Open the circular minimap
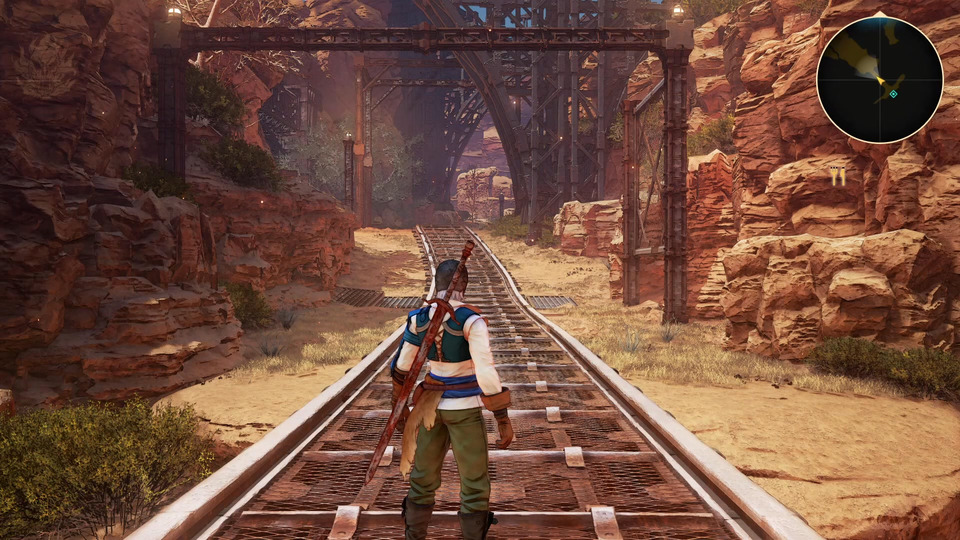 point(879,79)
